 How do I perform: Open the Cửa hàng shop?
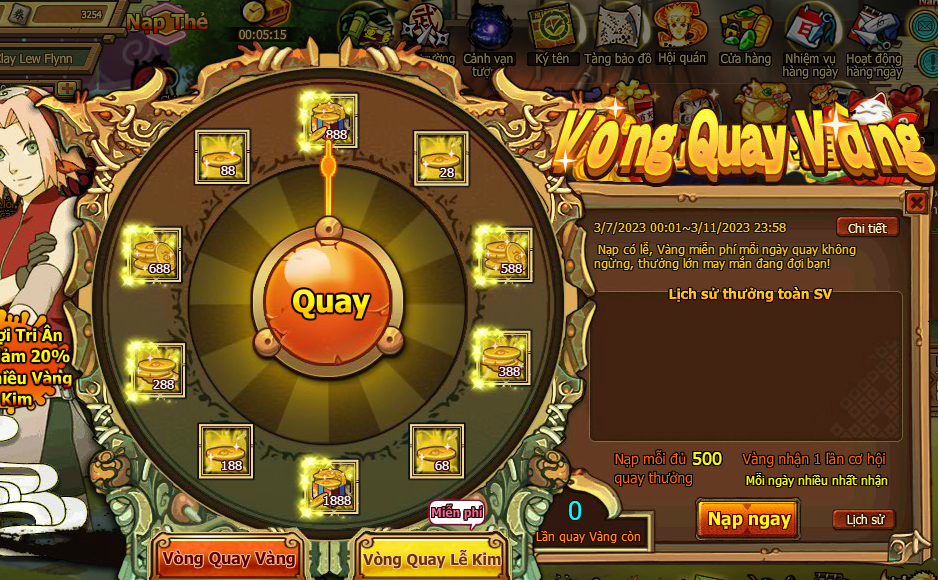click(x=745, y=34)
